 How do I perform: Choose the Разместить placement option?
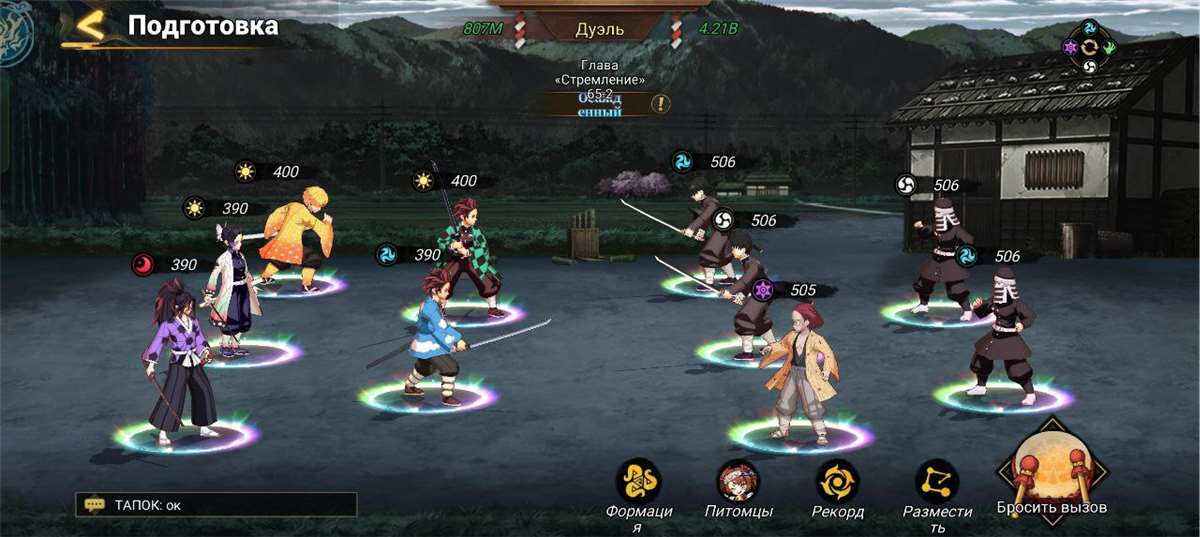937,482
